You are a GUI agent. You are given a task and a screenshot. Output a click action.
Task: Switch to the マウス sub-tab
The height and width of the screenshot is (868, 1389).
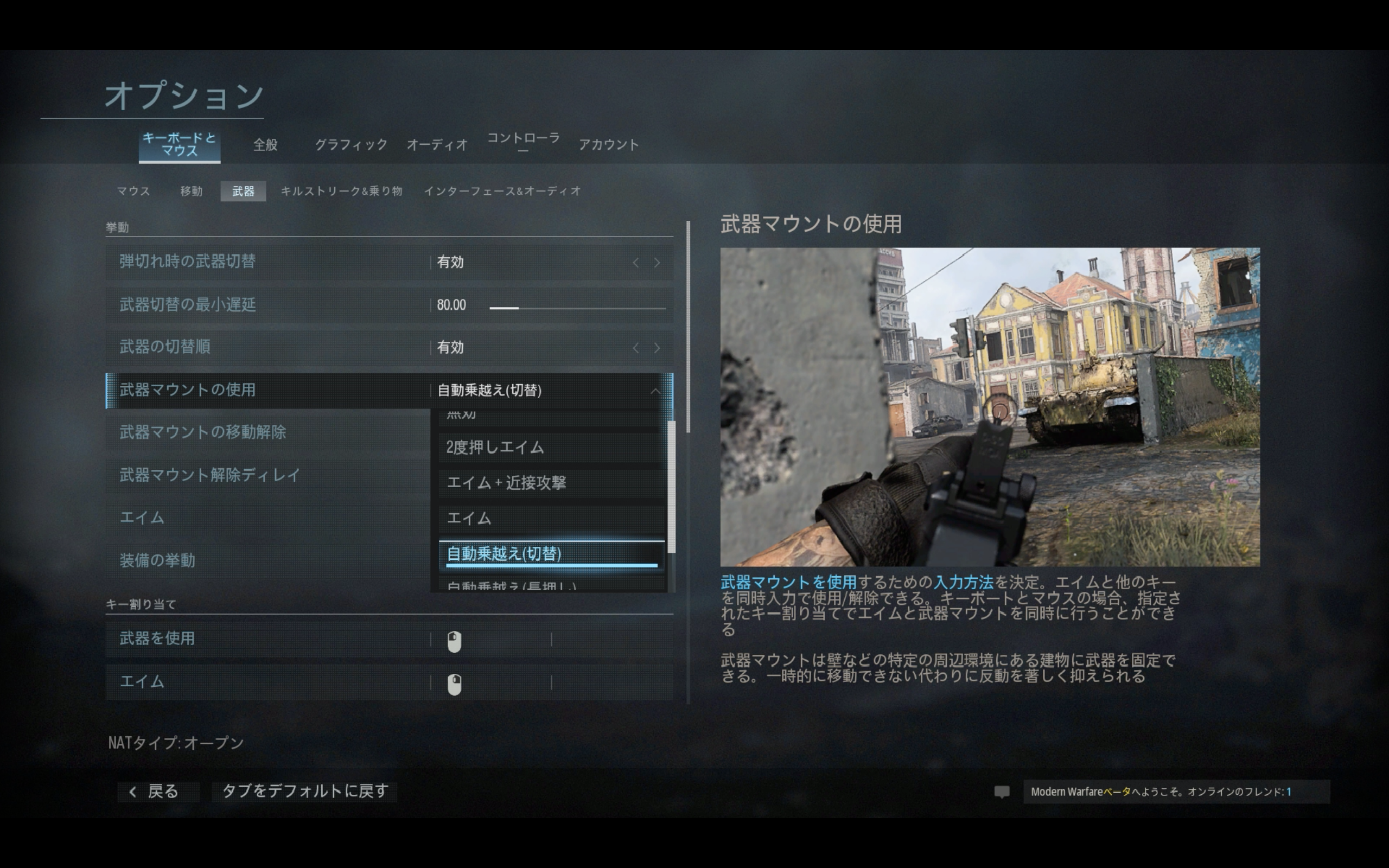coord(133,191)
